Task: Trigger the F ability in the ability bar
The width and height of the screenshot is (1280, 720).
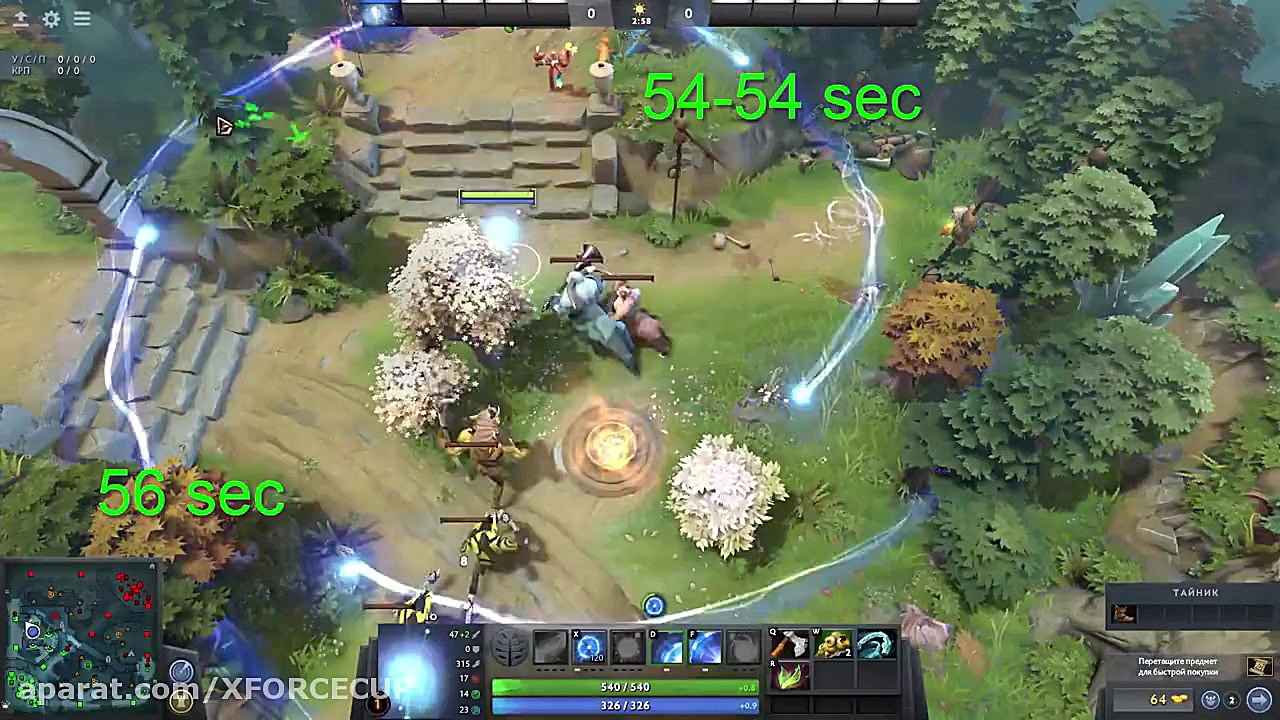Action: coord(705,647)
